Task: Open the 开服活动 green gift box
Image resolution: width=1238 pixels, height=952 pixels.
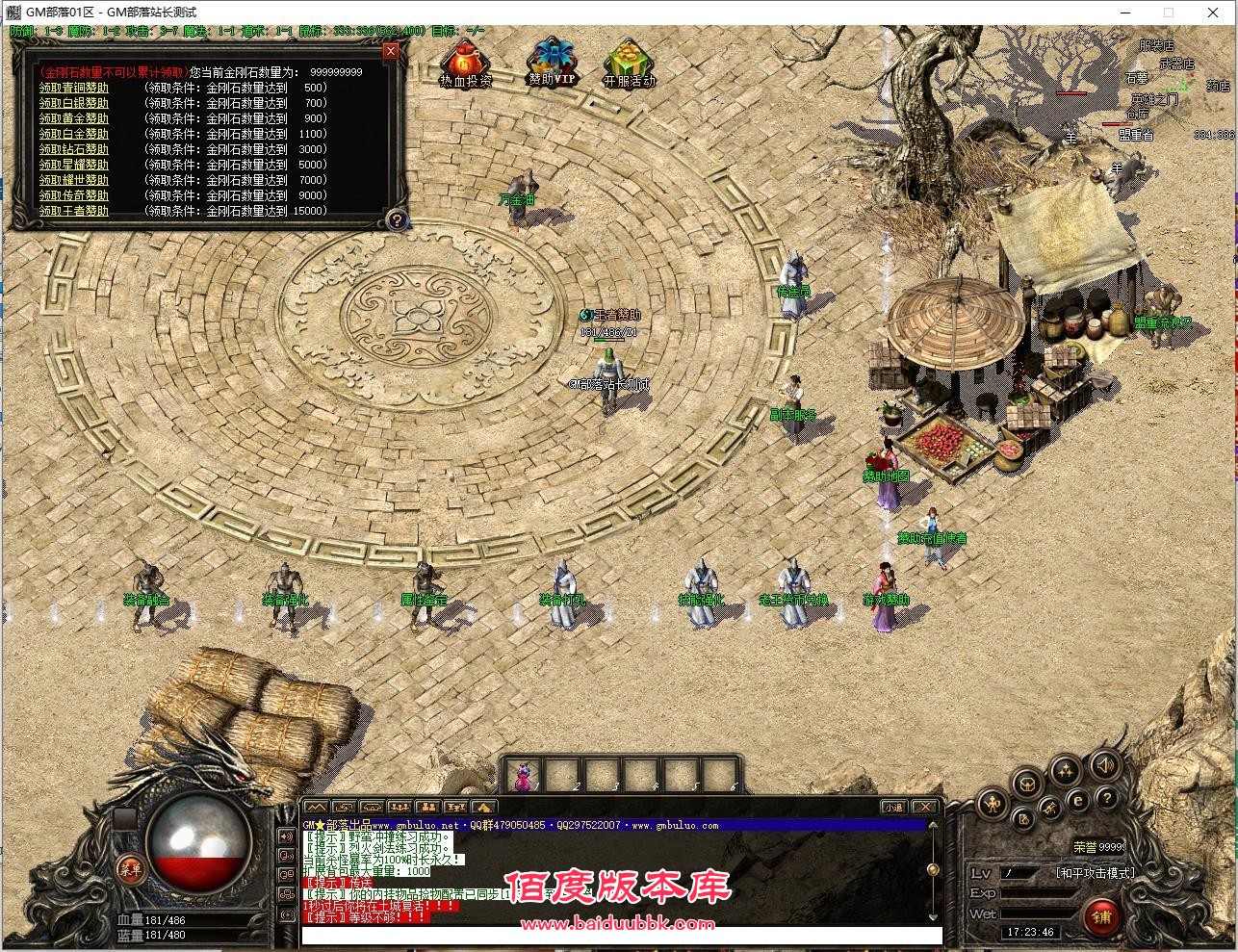Action: point(629,64)
